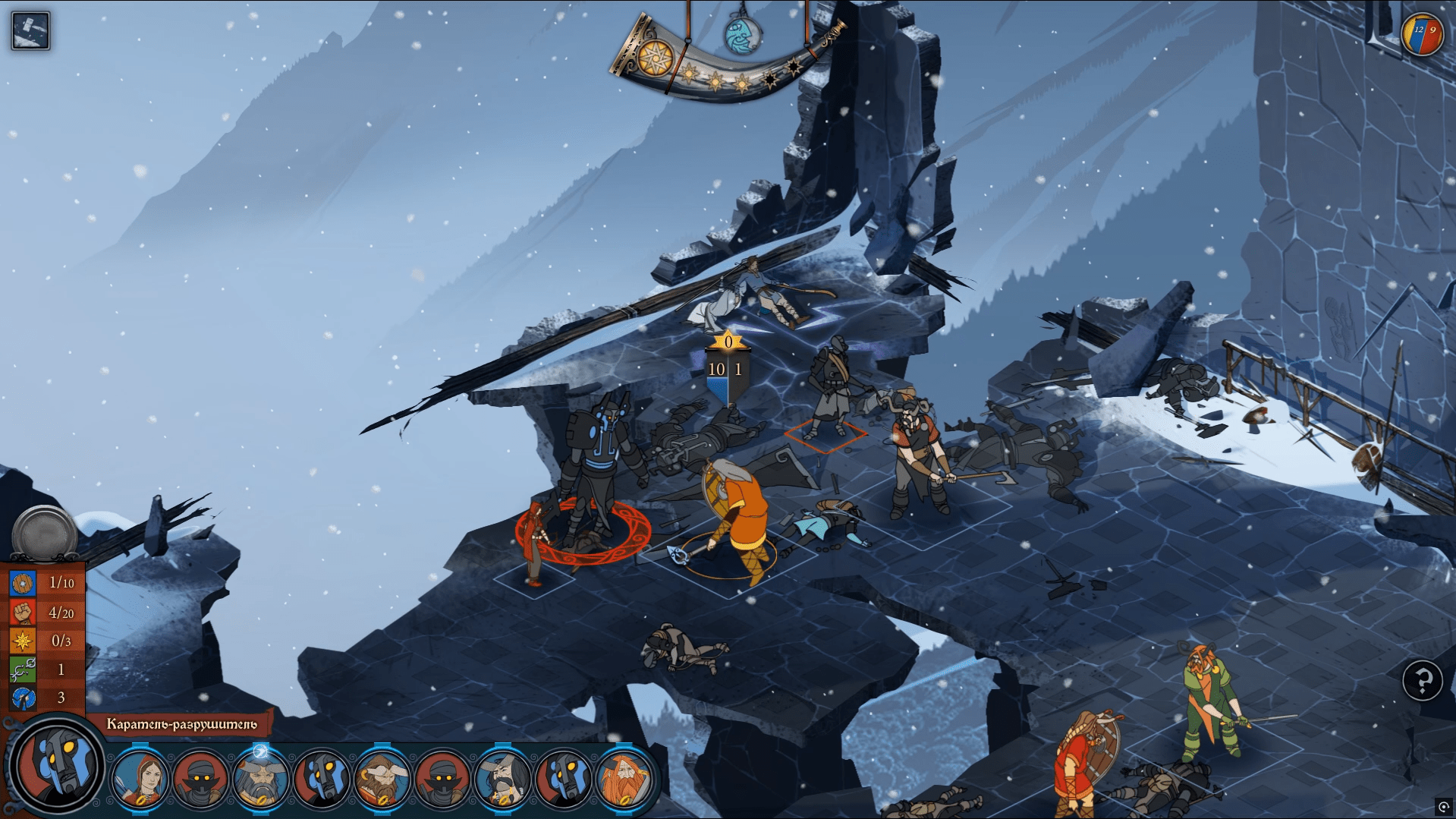Open the menu via the top-left hammer icon
Image resolution: width=1456 pixels, height=819 pixels.
30,31
